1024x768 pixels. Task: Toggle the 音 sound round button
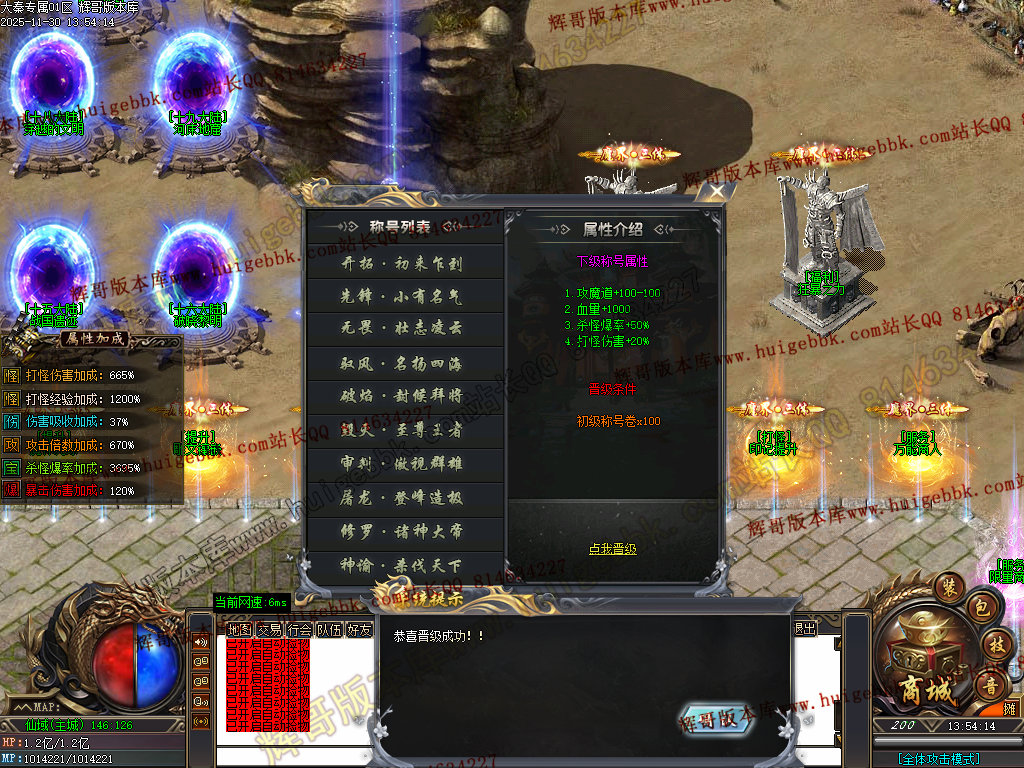(x=990, y=686)
